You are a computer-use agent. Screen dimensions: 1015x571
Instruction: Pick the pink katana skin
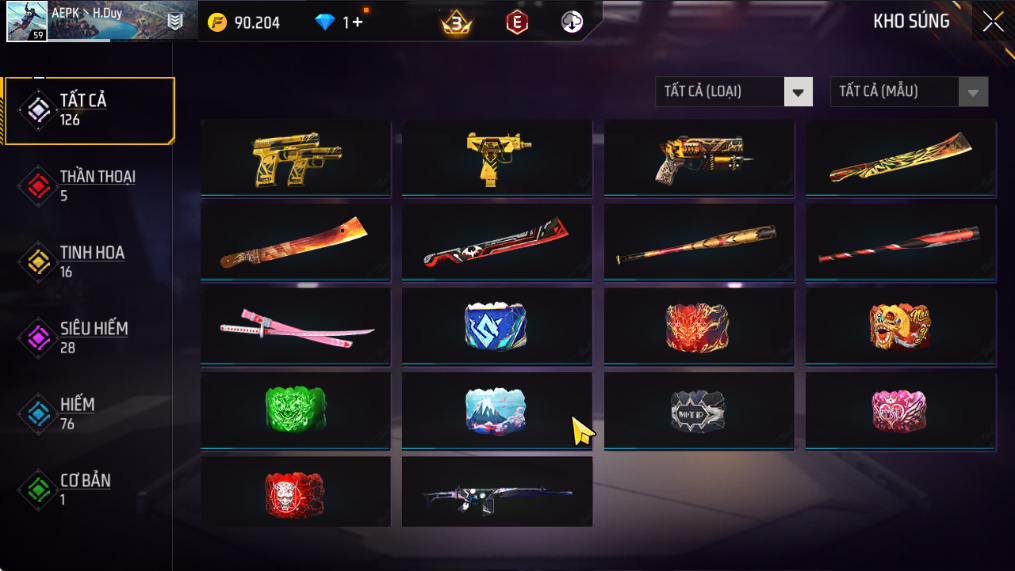pos(295,326)
